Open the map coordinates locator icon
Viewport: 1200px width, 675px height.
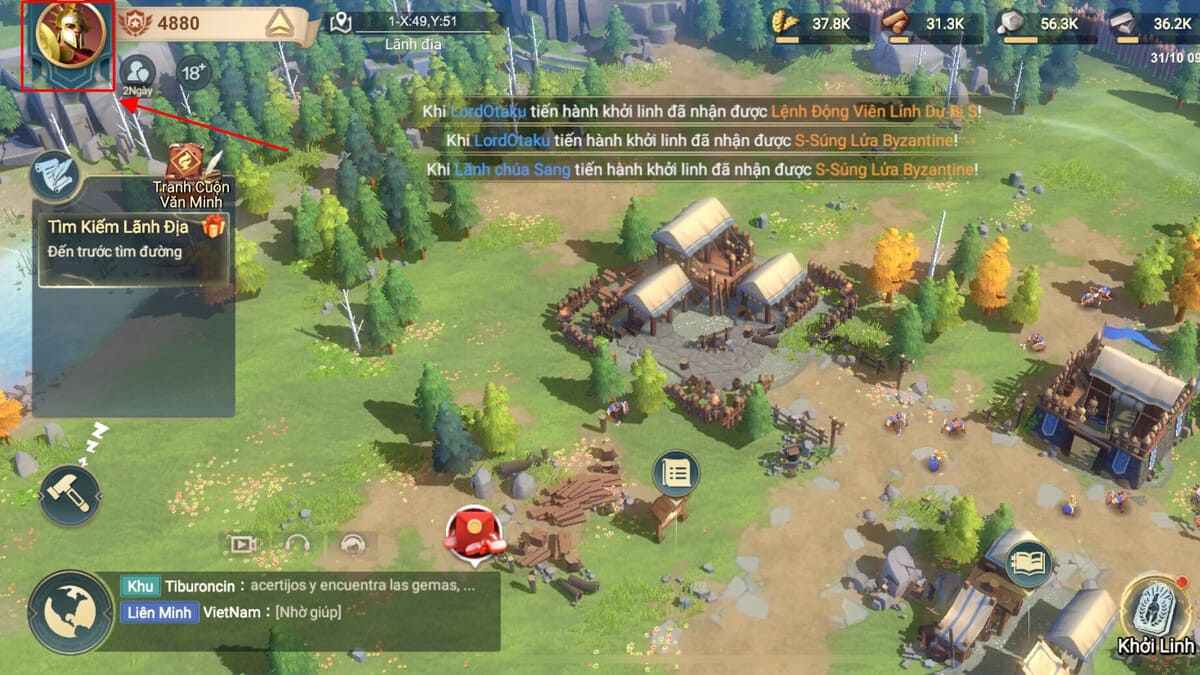pos(342,22)
